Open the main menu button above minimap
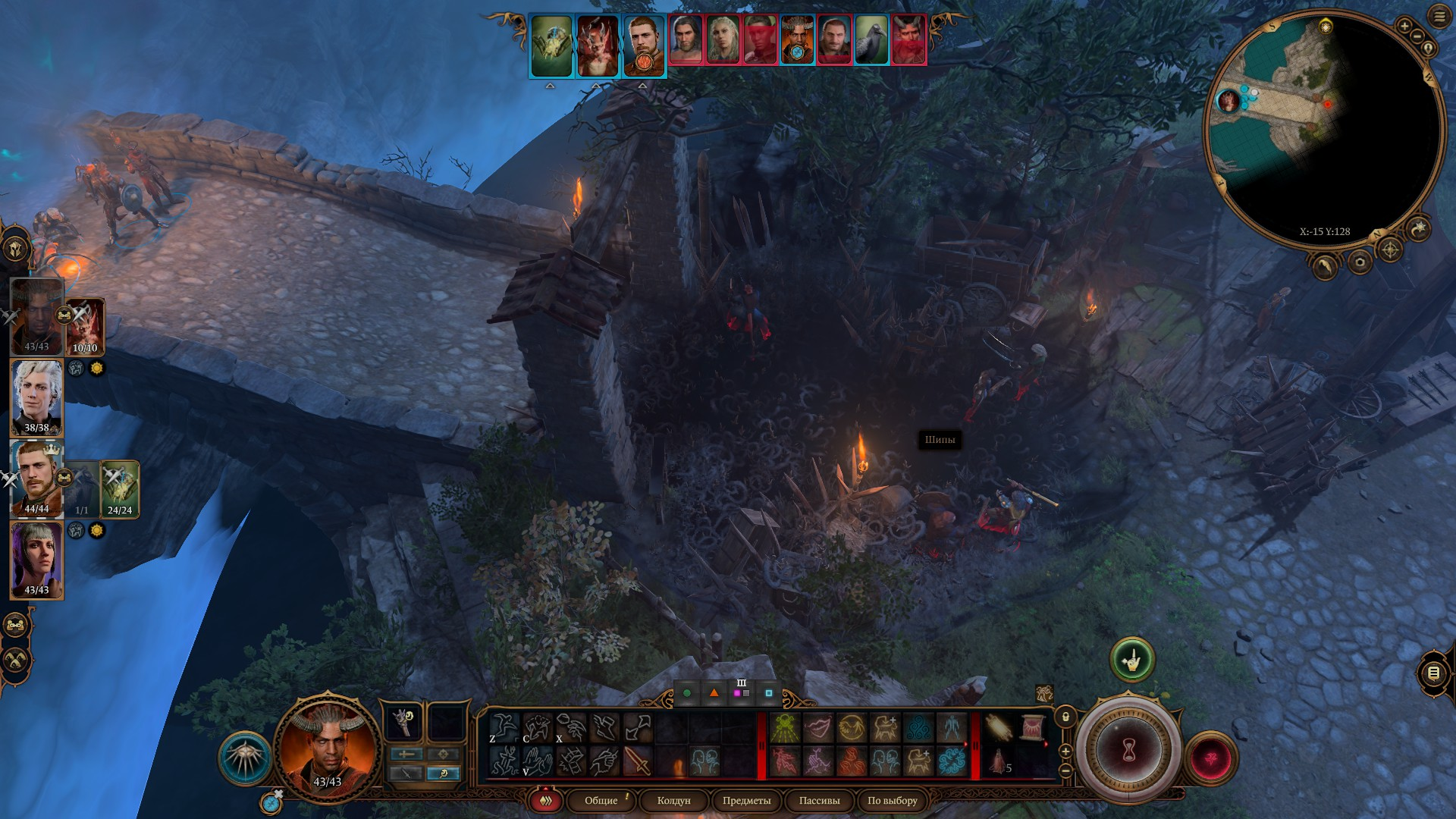Screen dimensions: 1456x819 pyautogui.click(x=1439, y=17)
